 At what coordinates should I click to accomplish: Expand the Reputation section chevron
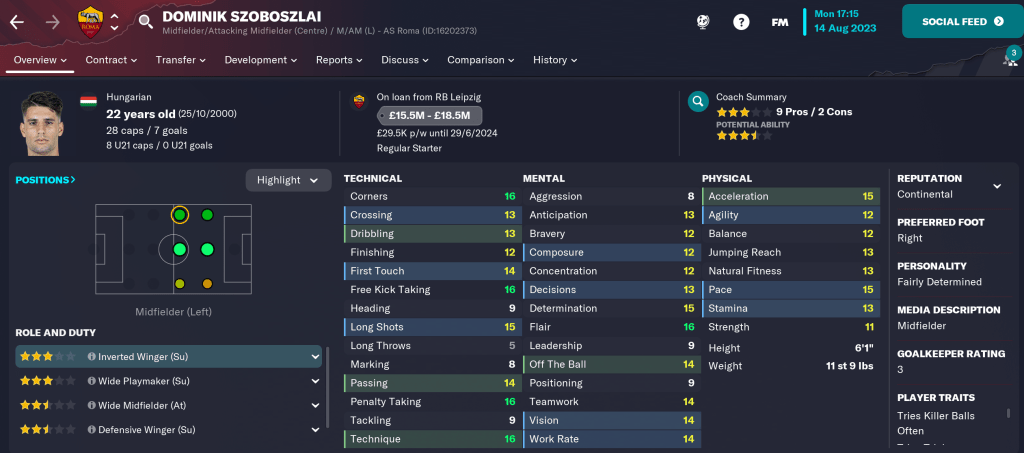[x=997, y=186]
